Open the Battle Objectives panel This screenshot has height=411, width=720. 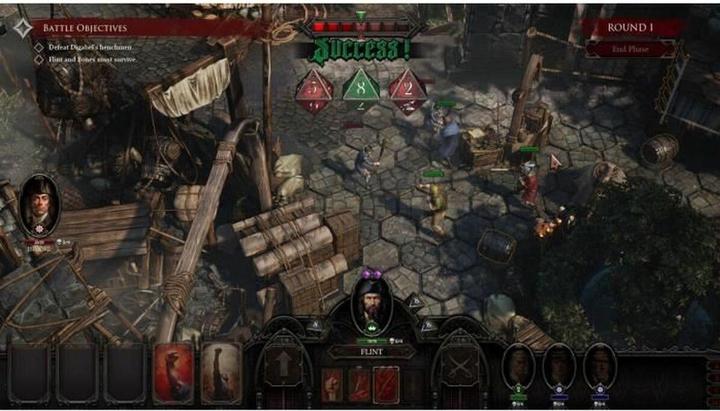pyautogui.click(x=85, y=28)
